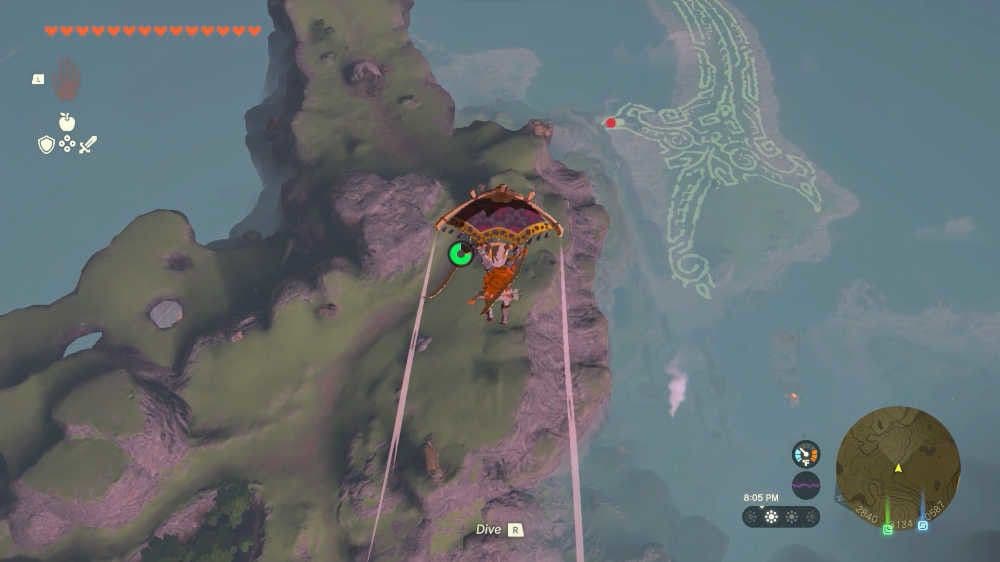Choose the shield quick-select icon
Viewport: 1000px width, 562px height.
46,145
